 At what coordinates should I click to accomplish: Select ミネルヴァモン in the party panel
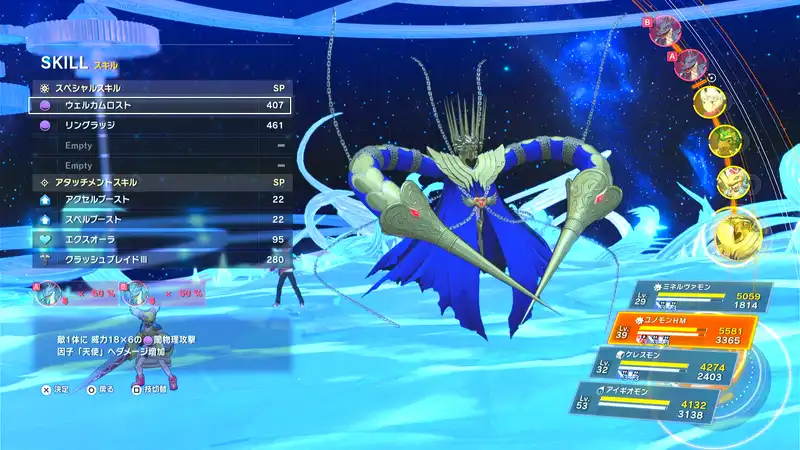[701, 296]
